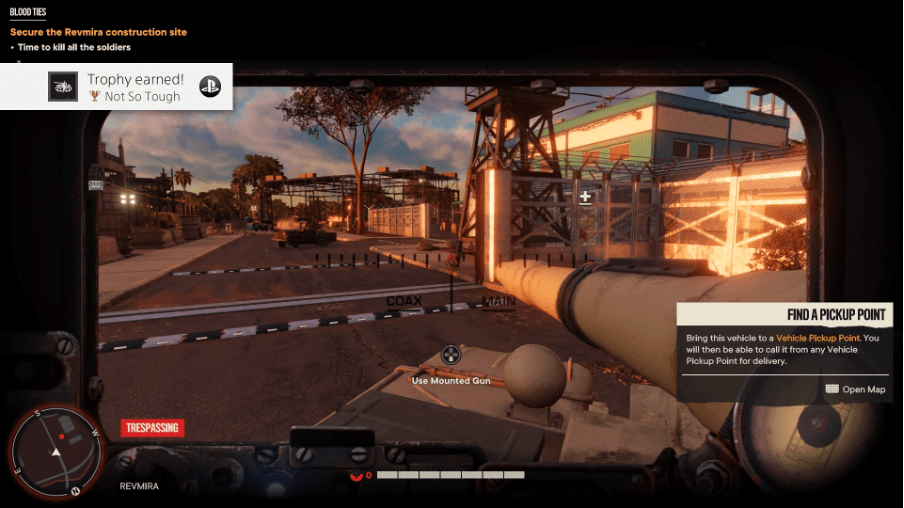The image size is (904, 508).
Task: Click the PlayStation logo on the notification
Action: (x=210, y=87)
